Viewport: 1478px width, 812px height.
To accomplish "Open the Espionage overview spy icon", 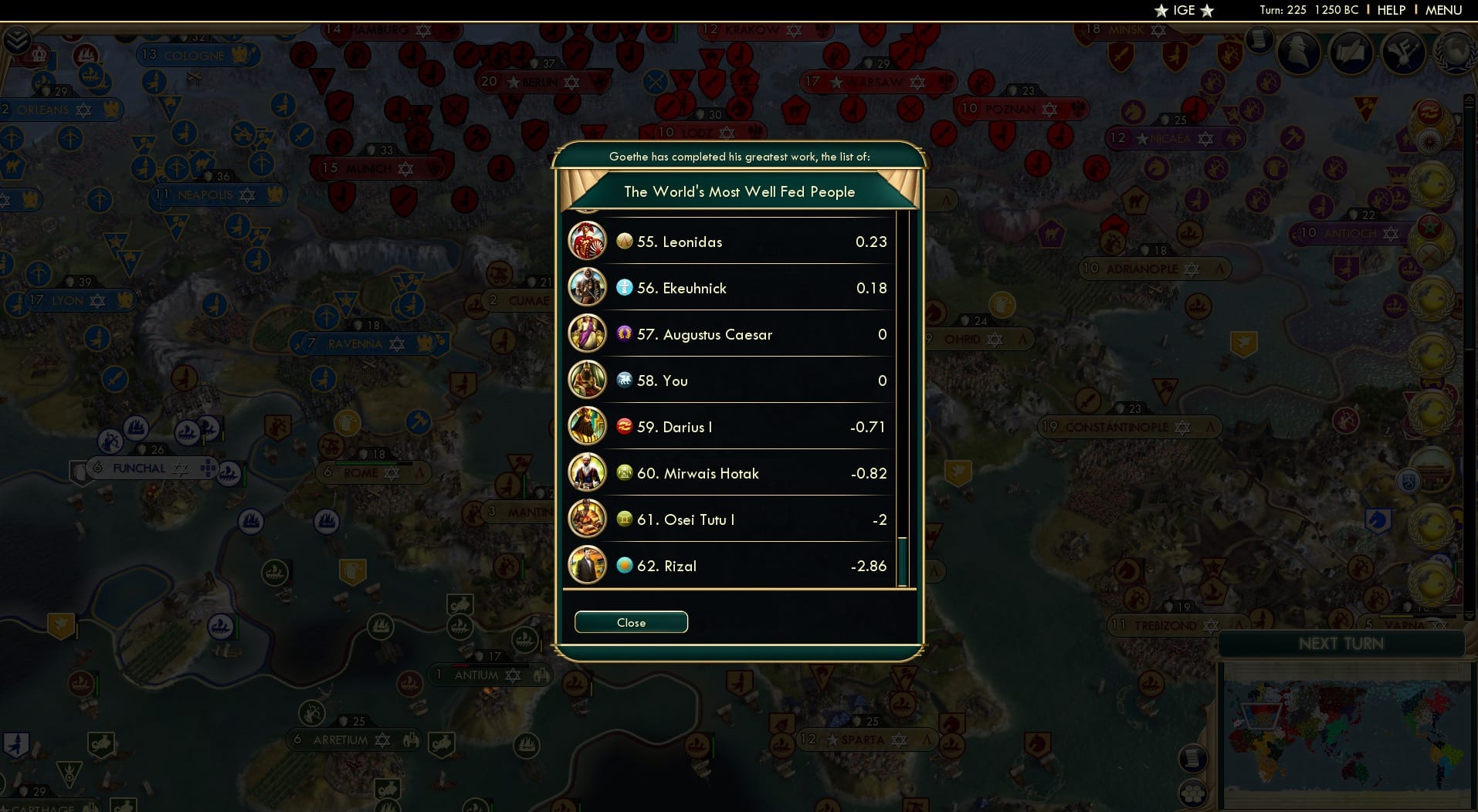I will pyautogui.click(x=1298, y=52).
